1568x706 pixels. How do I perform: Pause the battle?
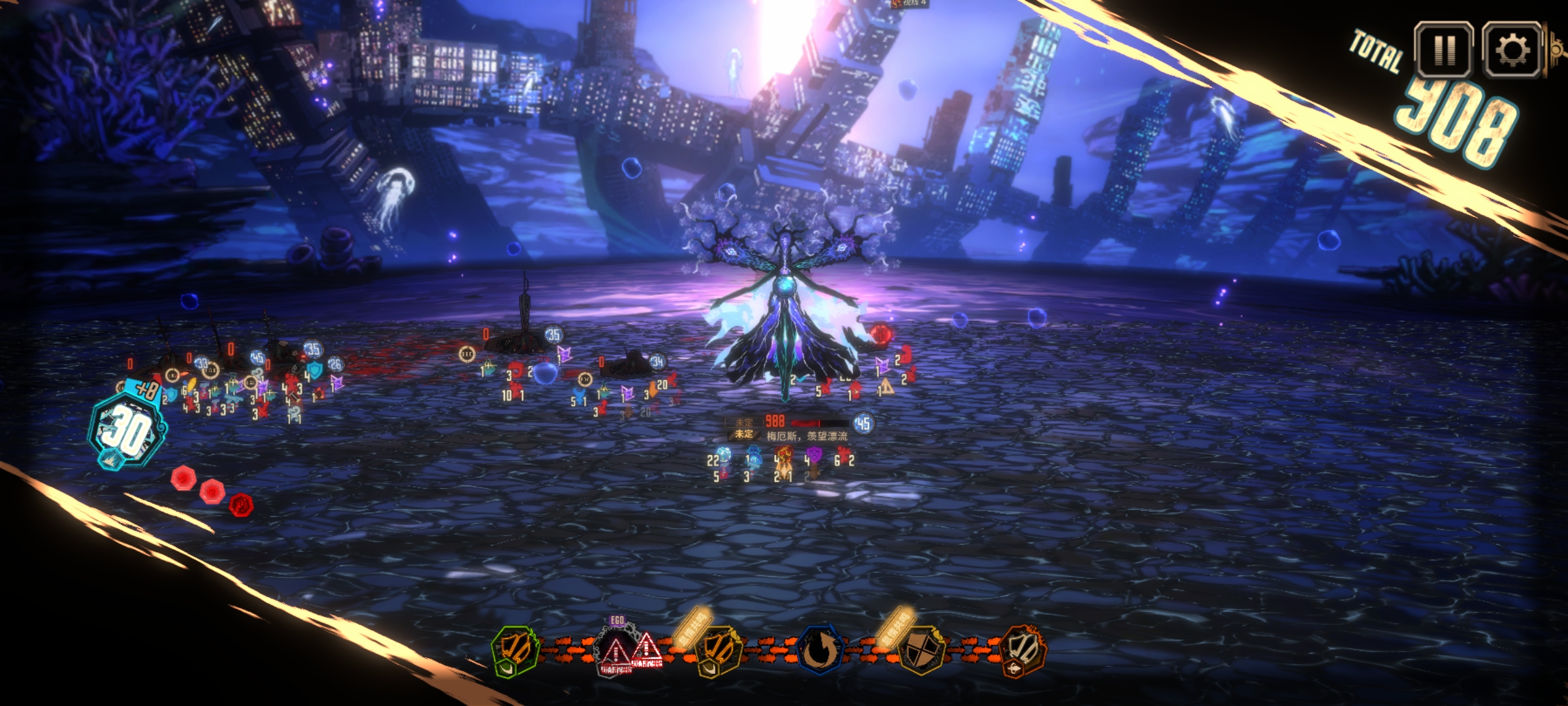pyautogui.click(x=1443, y=50)
